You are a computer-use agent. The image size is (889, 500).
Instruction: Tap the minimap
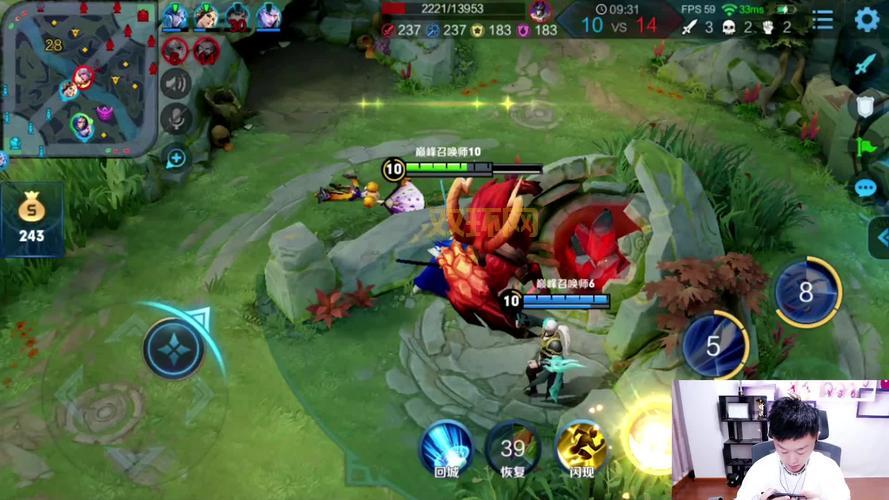79,78
